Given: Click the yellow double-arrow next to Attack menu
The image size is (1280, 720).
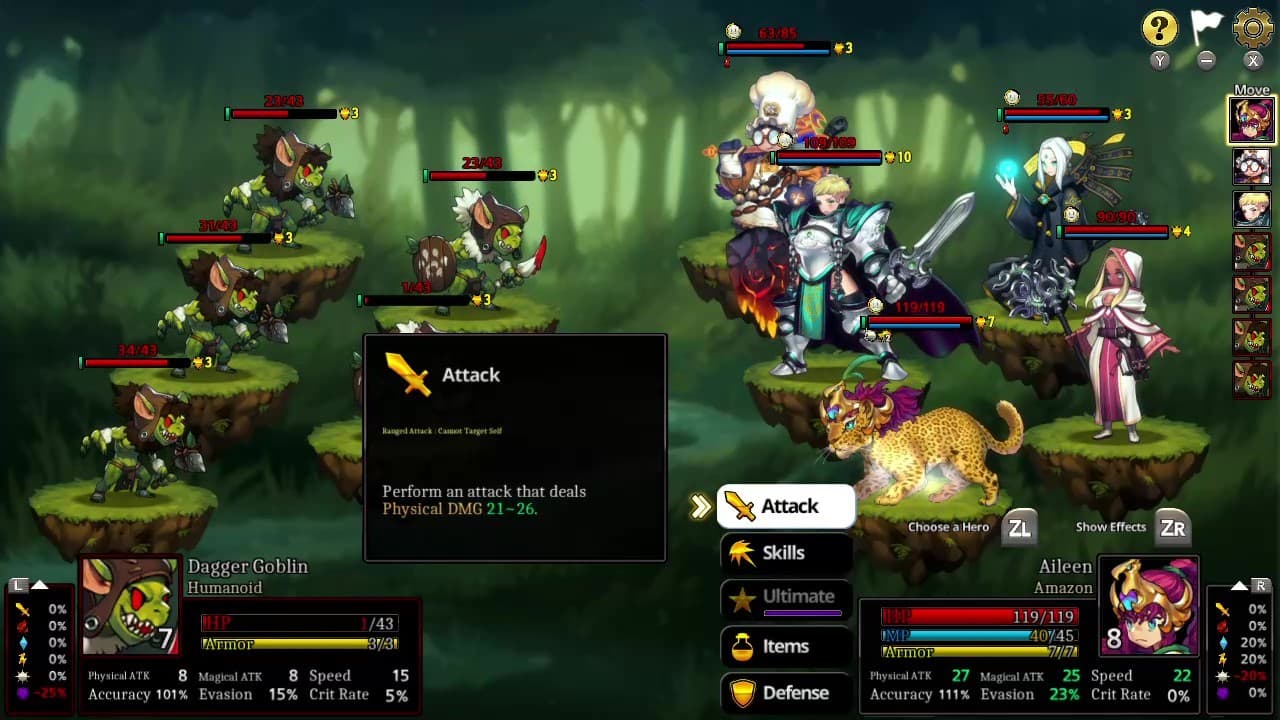Looking at the screenshot, I should click(x=700, y=506).
